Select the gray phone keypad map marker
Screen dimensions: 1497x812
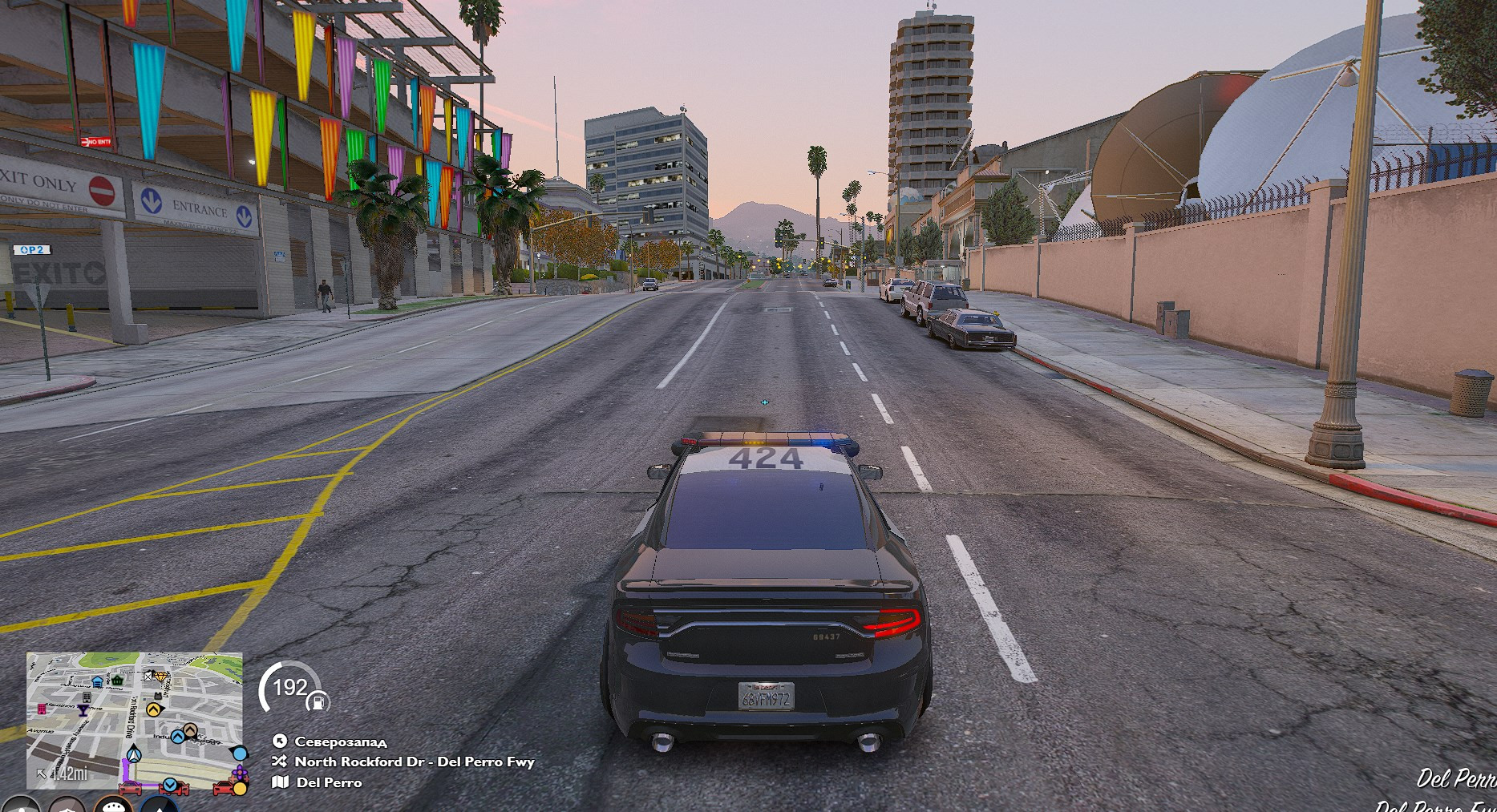coord(87,697)
